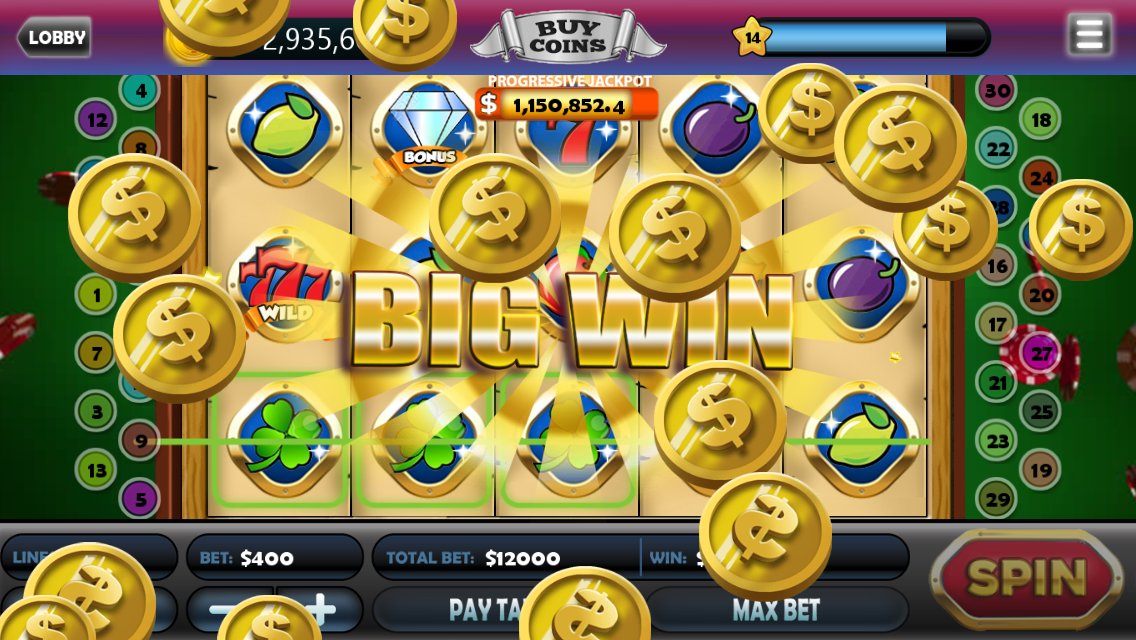The image size is (1136, 640).
Task: Choose payline 19 indicator
Action: (x=1041, y=470)
